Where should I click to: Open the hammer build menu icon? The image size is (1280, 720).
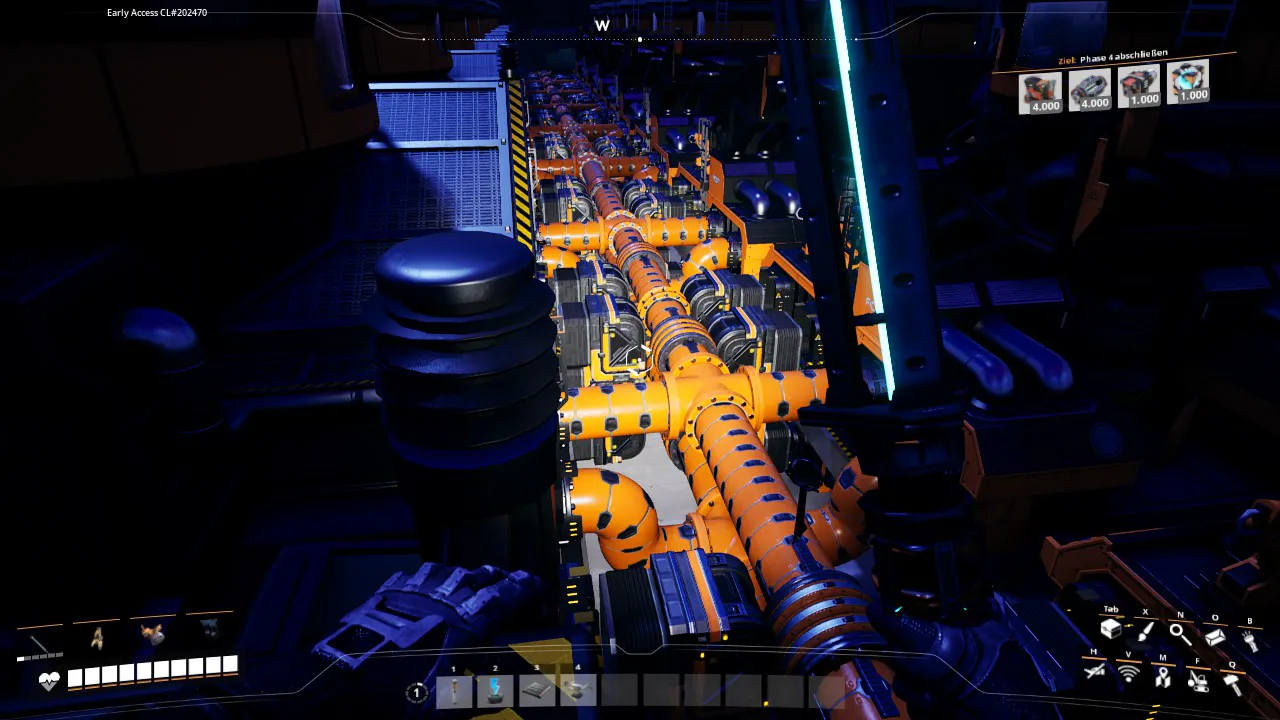click(1232, 684)
